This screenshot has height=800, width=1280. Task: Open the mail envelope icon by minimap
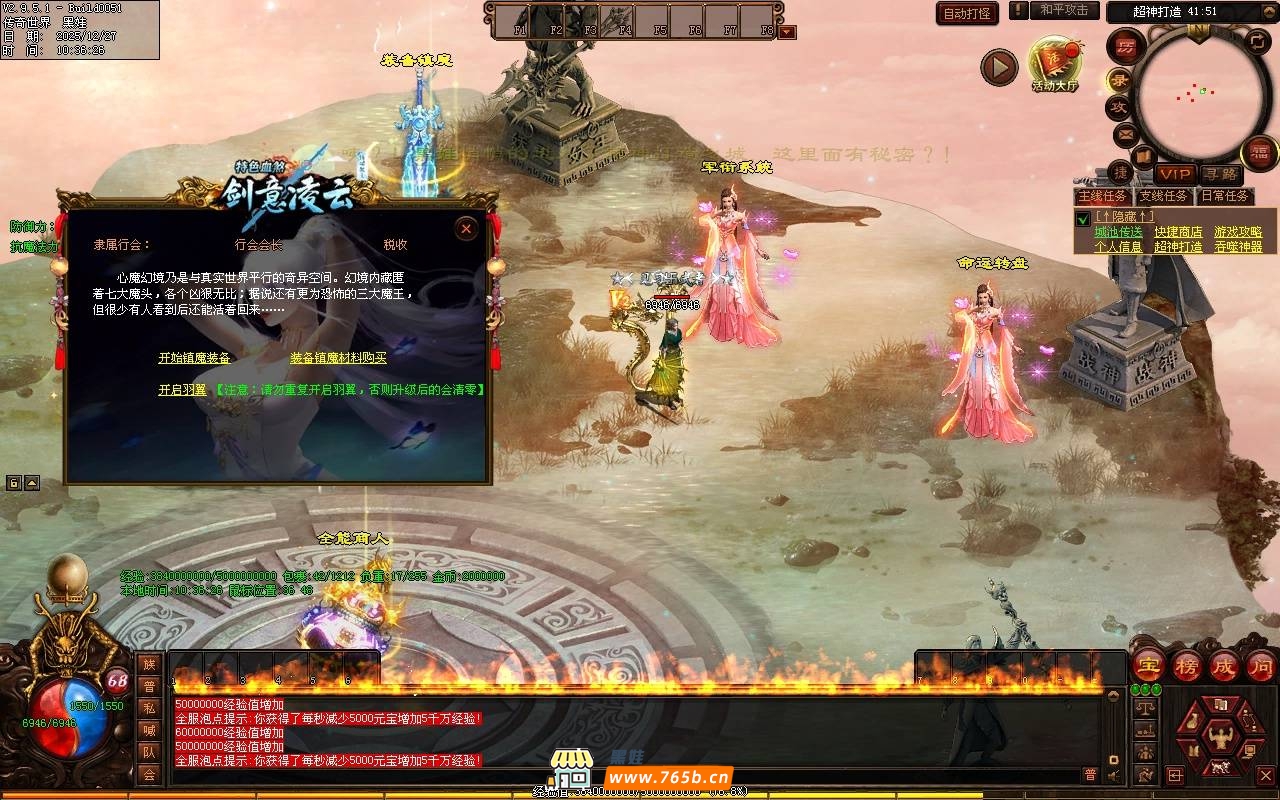coord(1125,133)
